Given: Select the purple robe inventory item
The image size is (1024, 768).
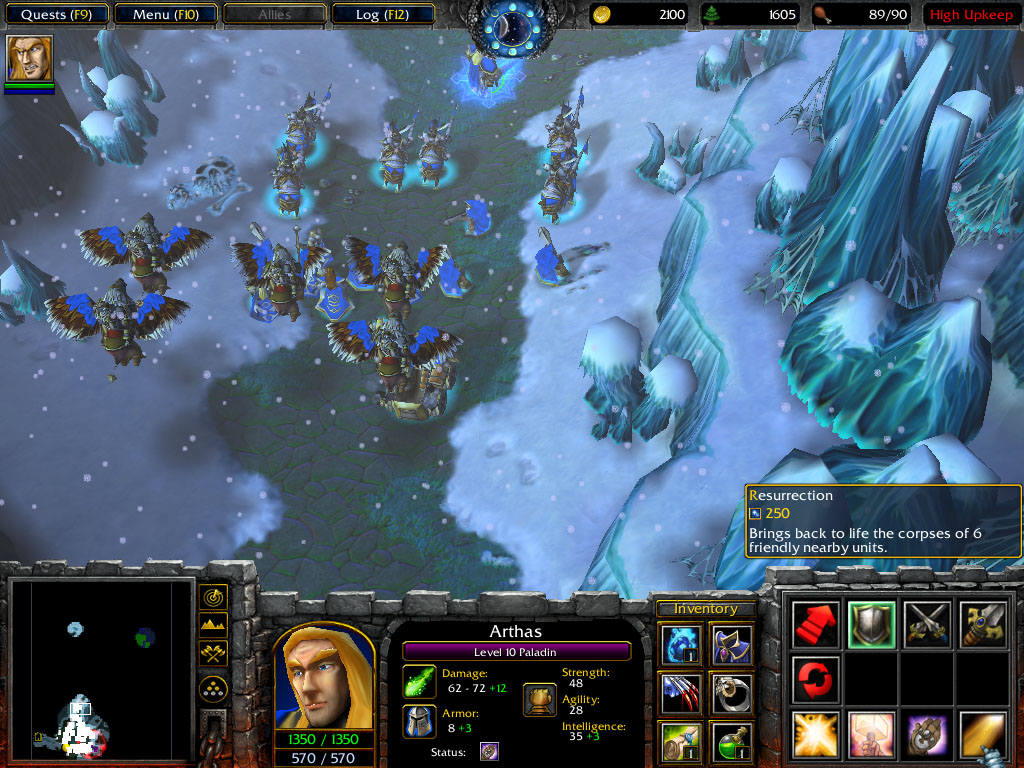Looking at the screenshot, I should click(732, 645).
